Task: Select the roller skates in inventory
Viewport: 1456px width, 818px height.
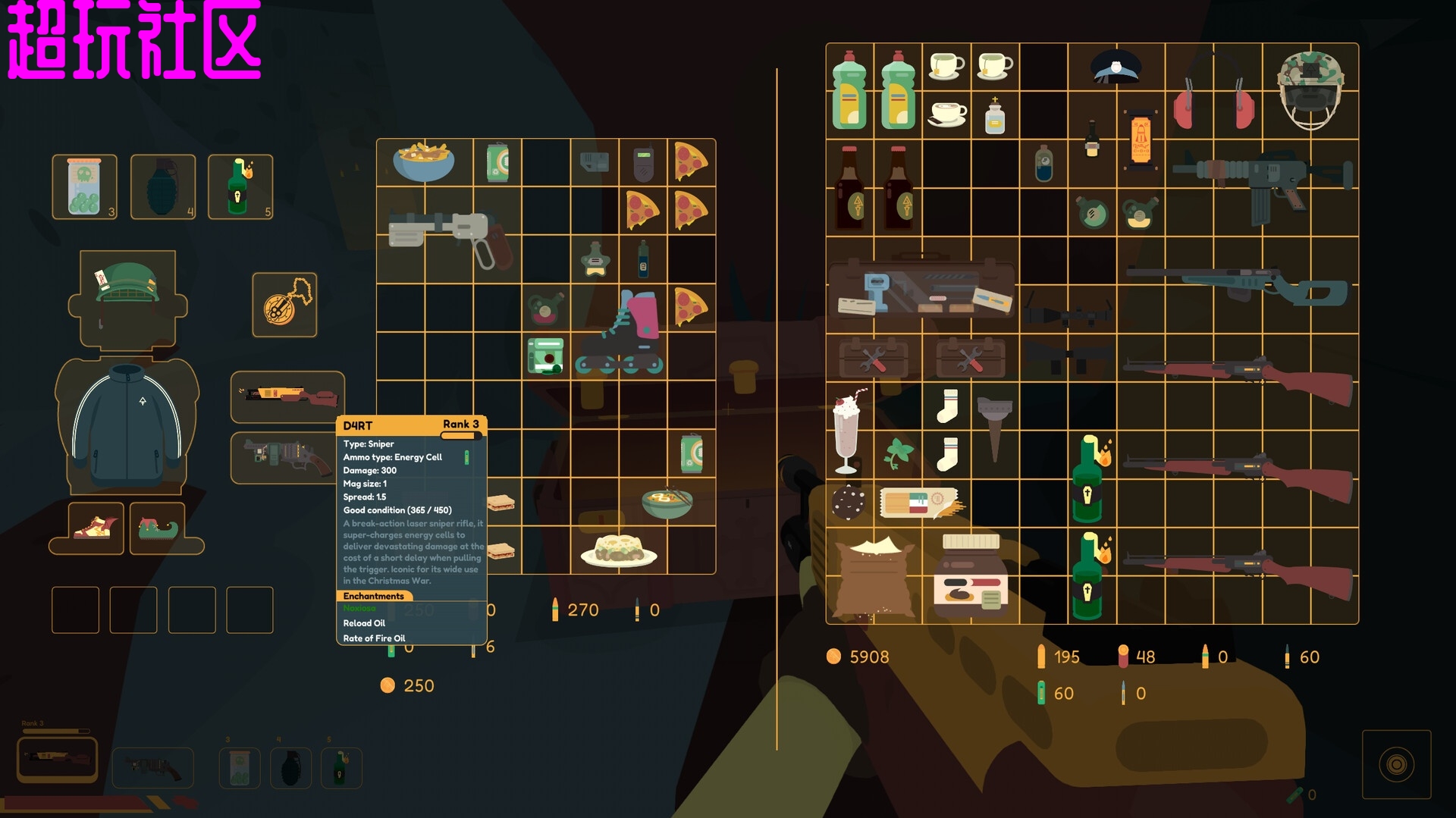Action: pos(620,334)
